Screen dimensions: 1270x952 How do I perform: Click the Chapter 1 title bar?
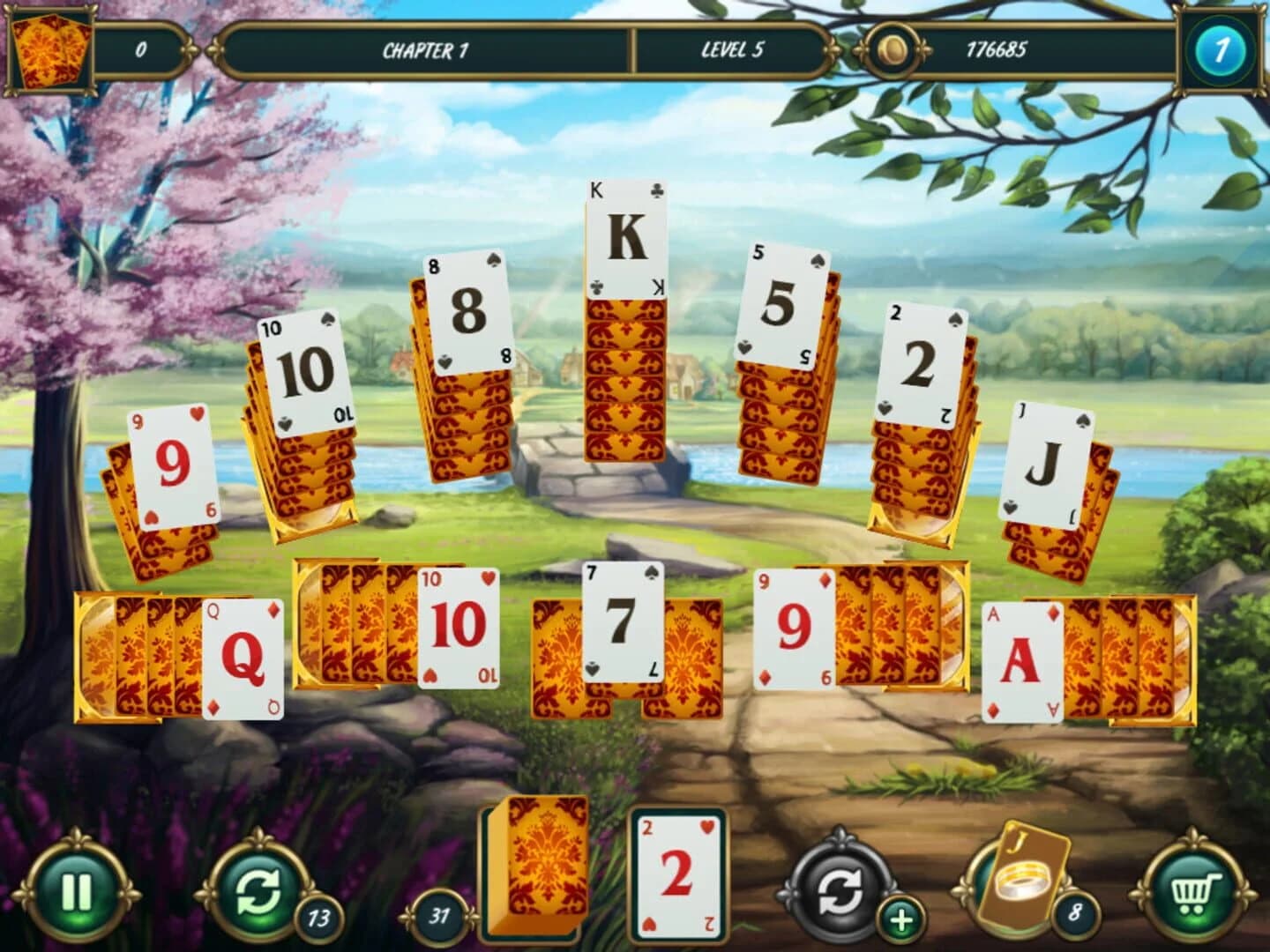423,50
